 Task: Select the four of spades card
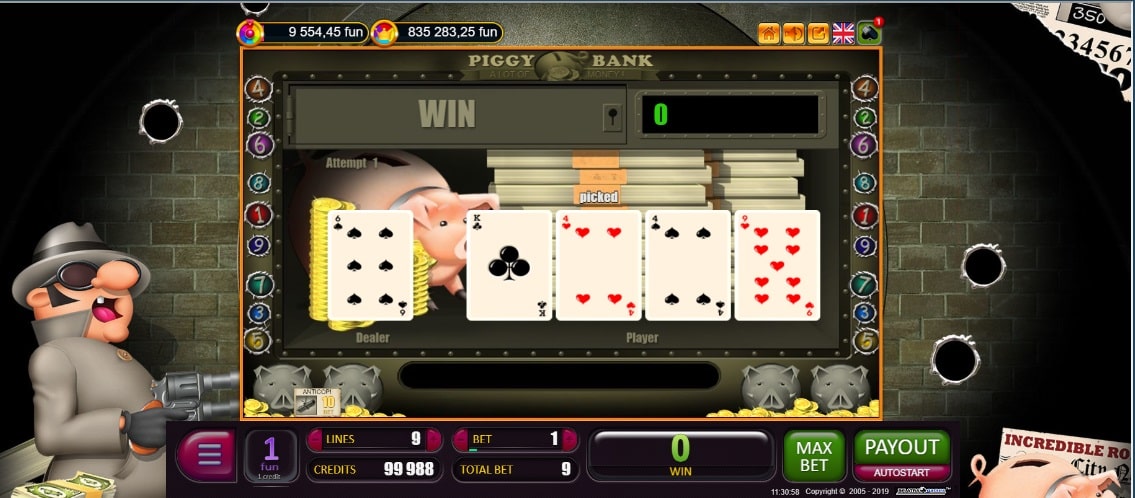coord(687,265)
